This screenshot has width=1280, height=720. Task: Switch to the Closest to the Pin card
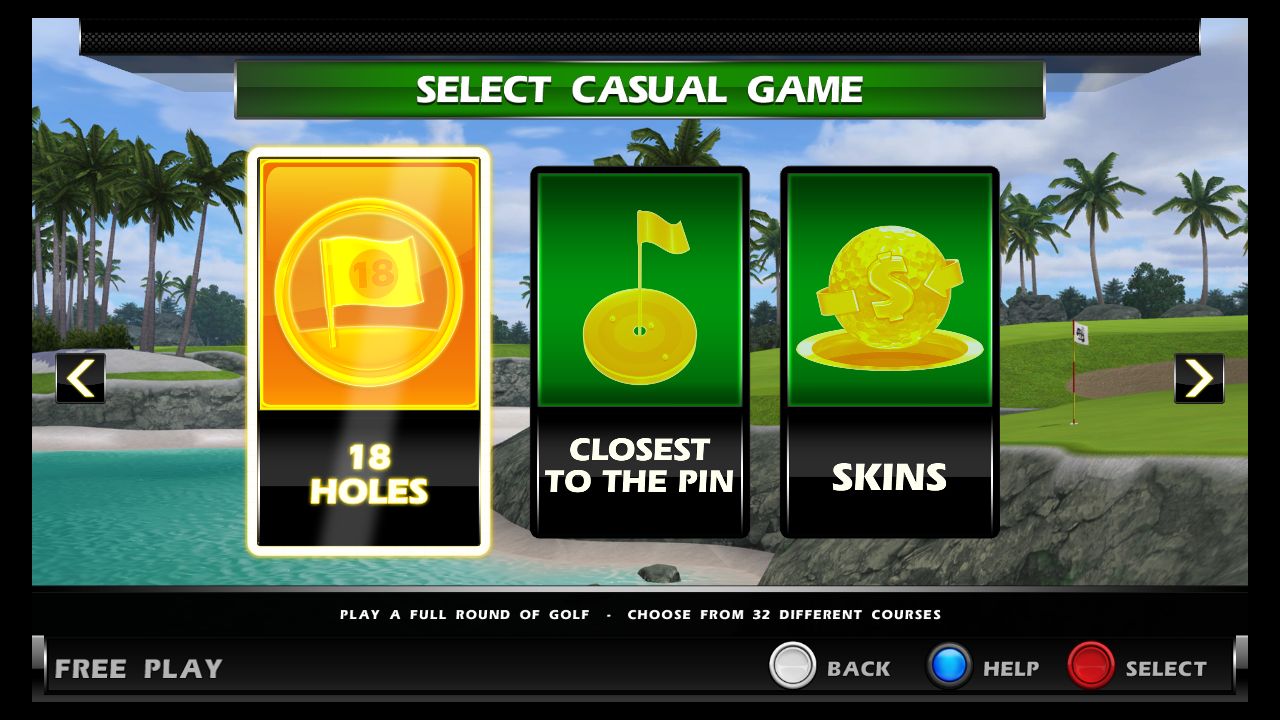(640, 348)
